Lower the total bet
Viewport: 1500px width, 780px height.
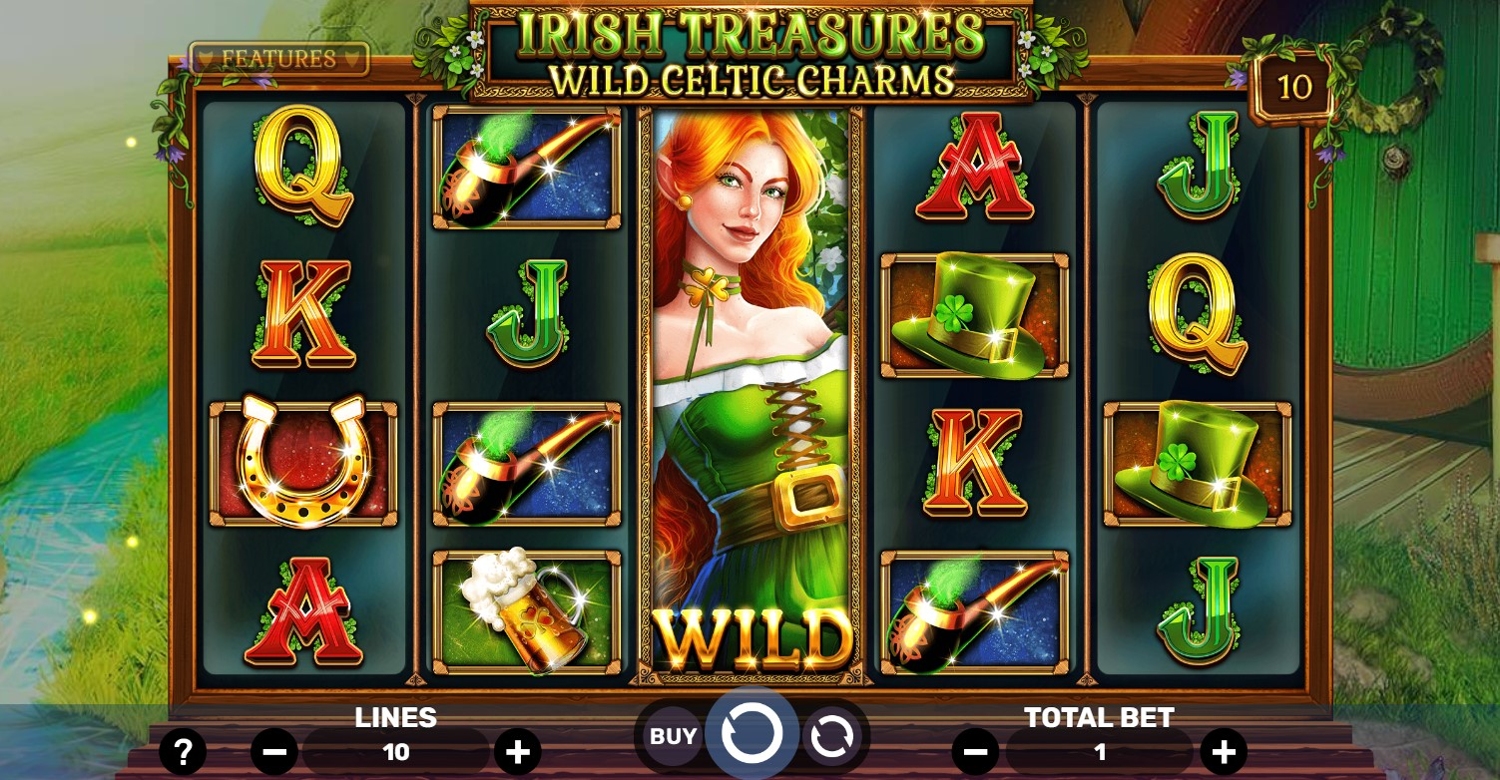pyautogui.click(x=976, y=751)
